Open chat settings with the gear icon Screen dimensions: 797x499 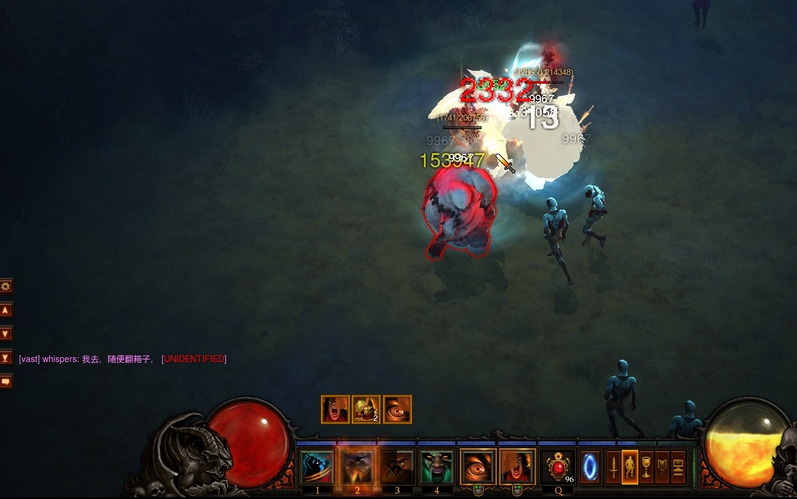tap(6, 286)
